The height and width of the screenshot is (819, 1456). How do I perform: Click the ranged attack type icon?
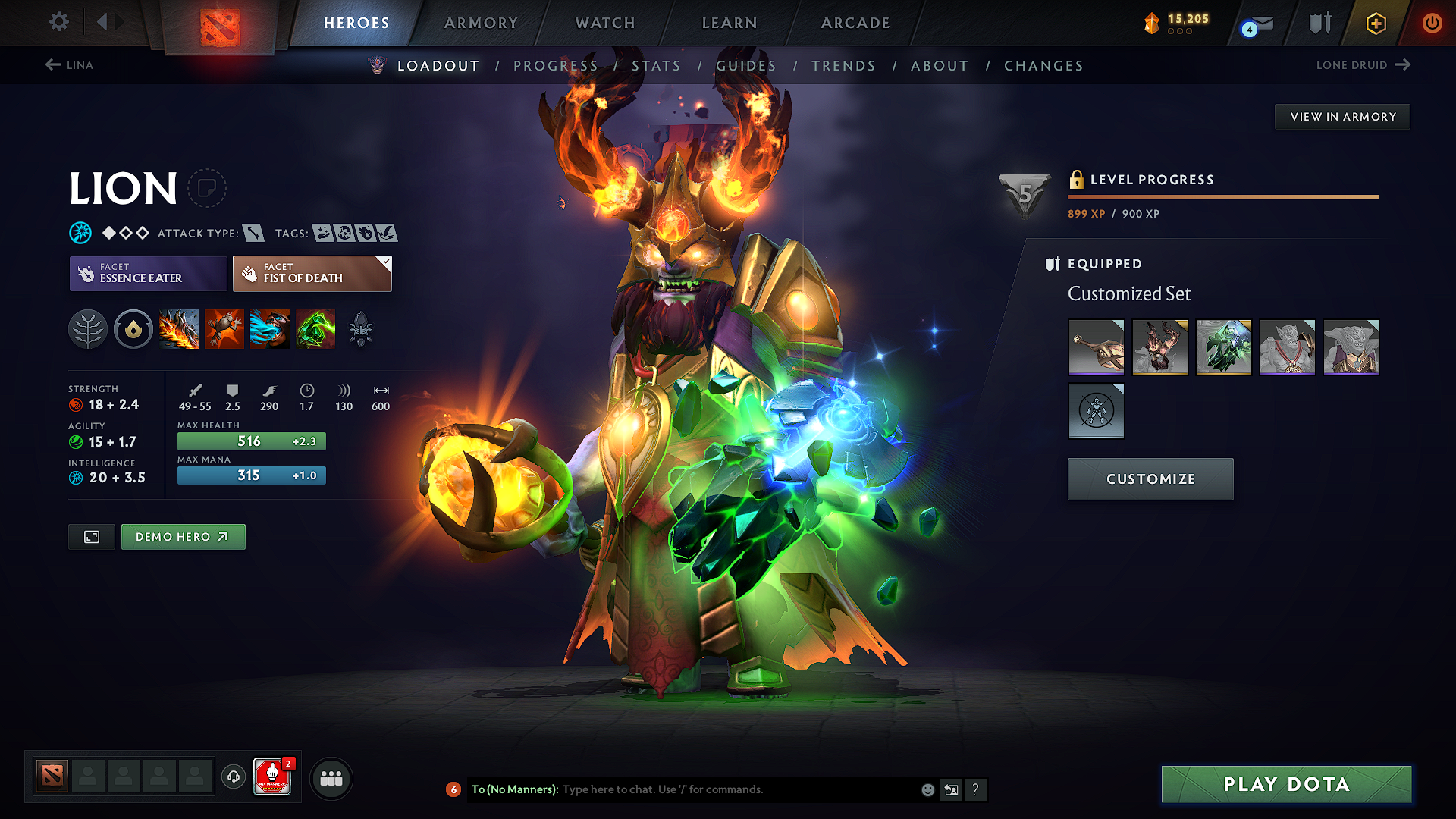coord(253,233)
